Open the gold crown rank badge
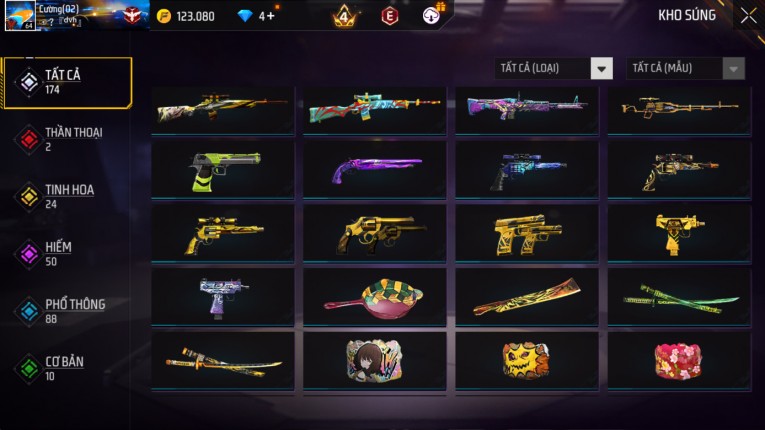The width and height of the screenshot is (765, 430). point(344,16)
